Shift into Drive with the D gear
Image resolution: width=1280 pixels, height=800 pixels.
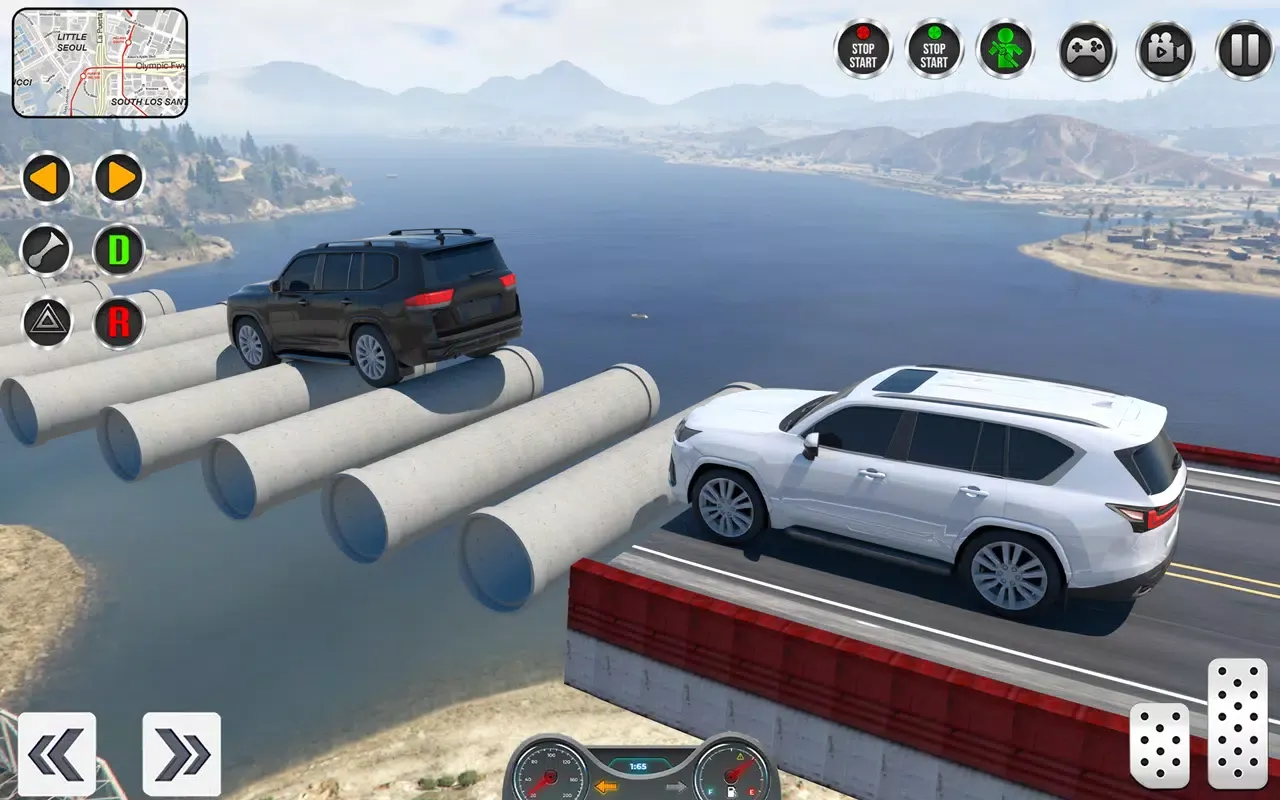(117, 251)
